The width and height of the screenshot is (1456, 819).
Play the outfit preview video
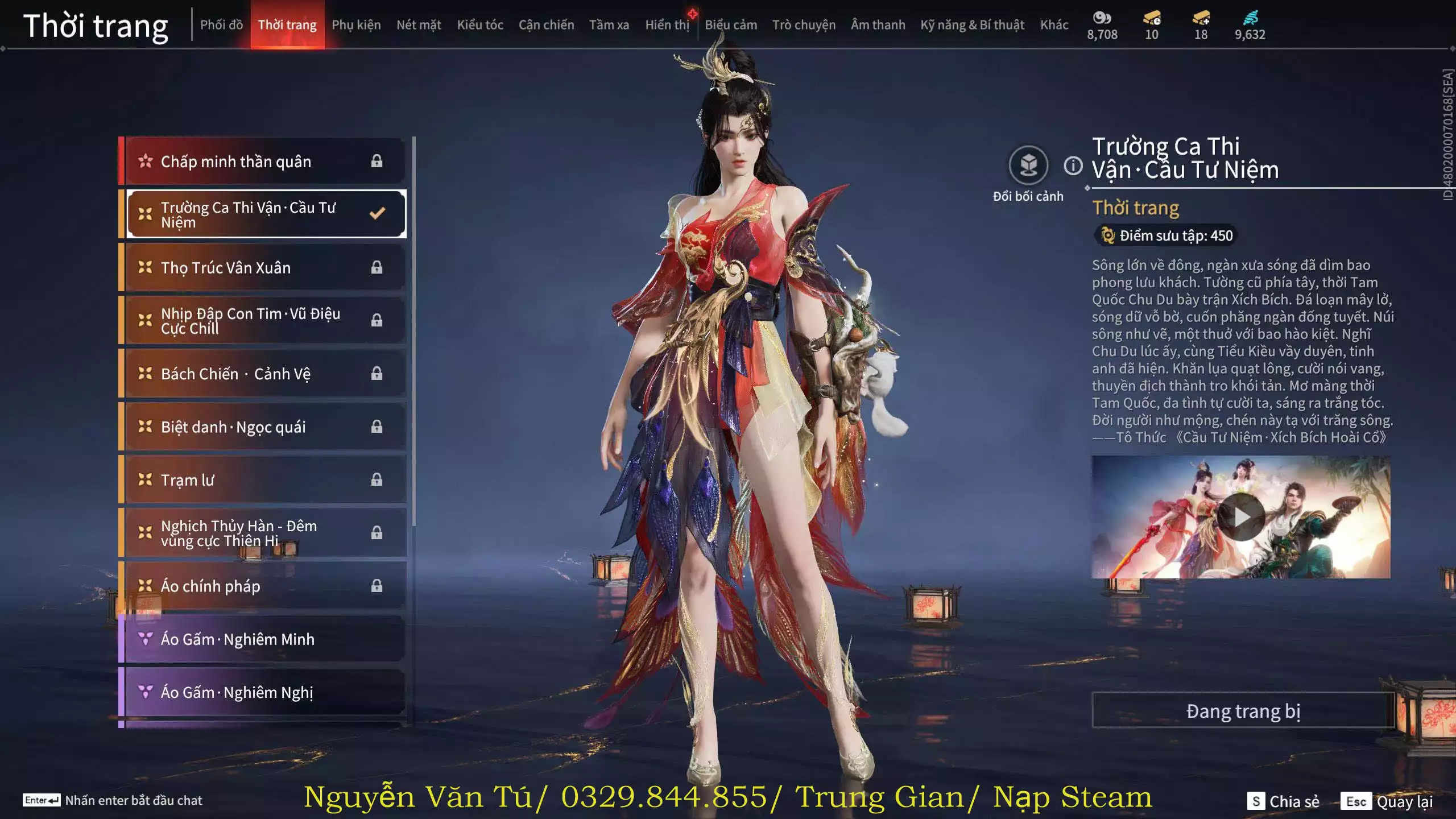[1241, 517]
